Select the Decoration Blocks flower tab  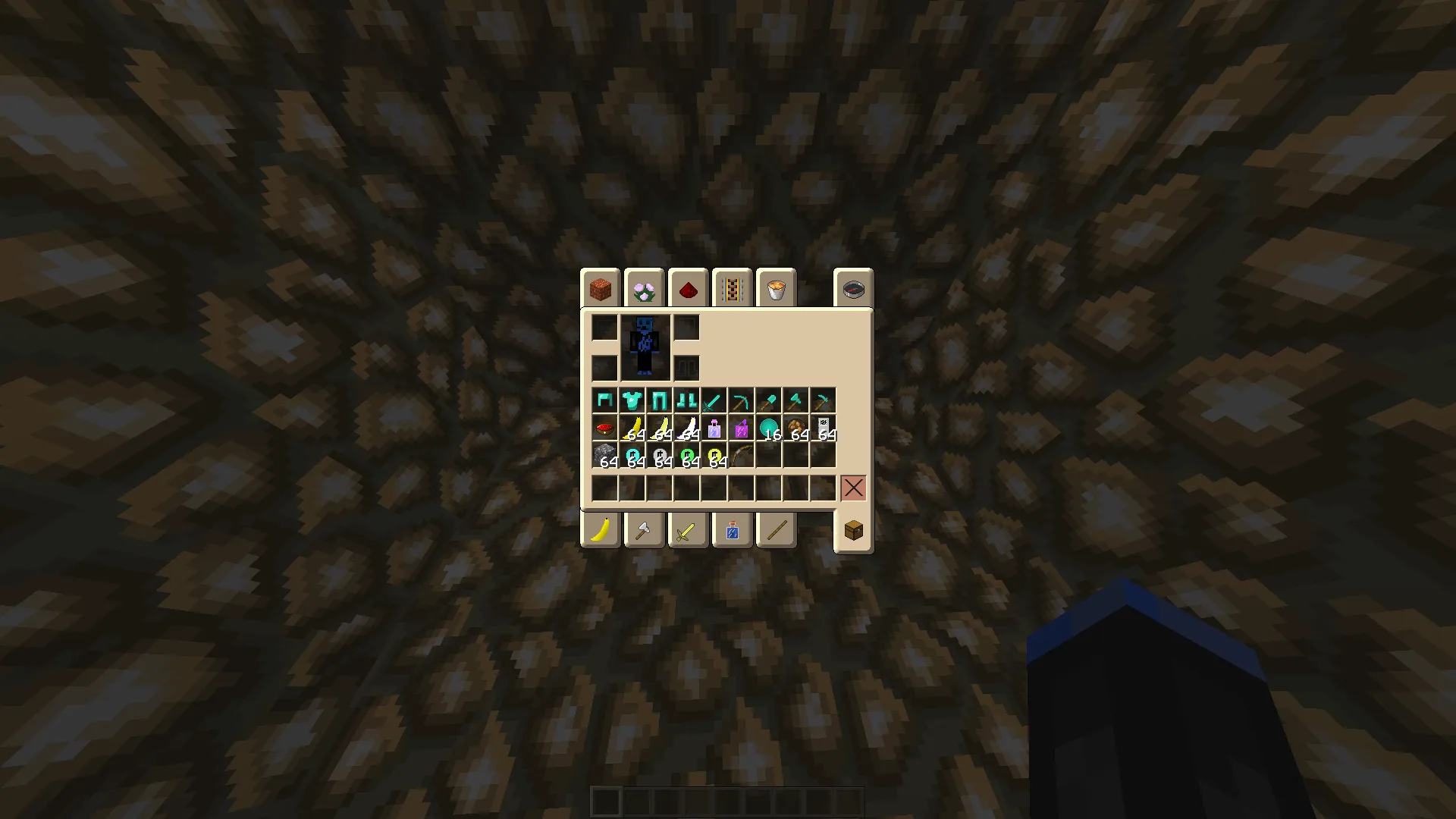pos(643,287)
